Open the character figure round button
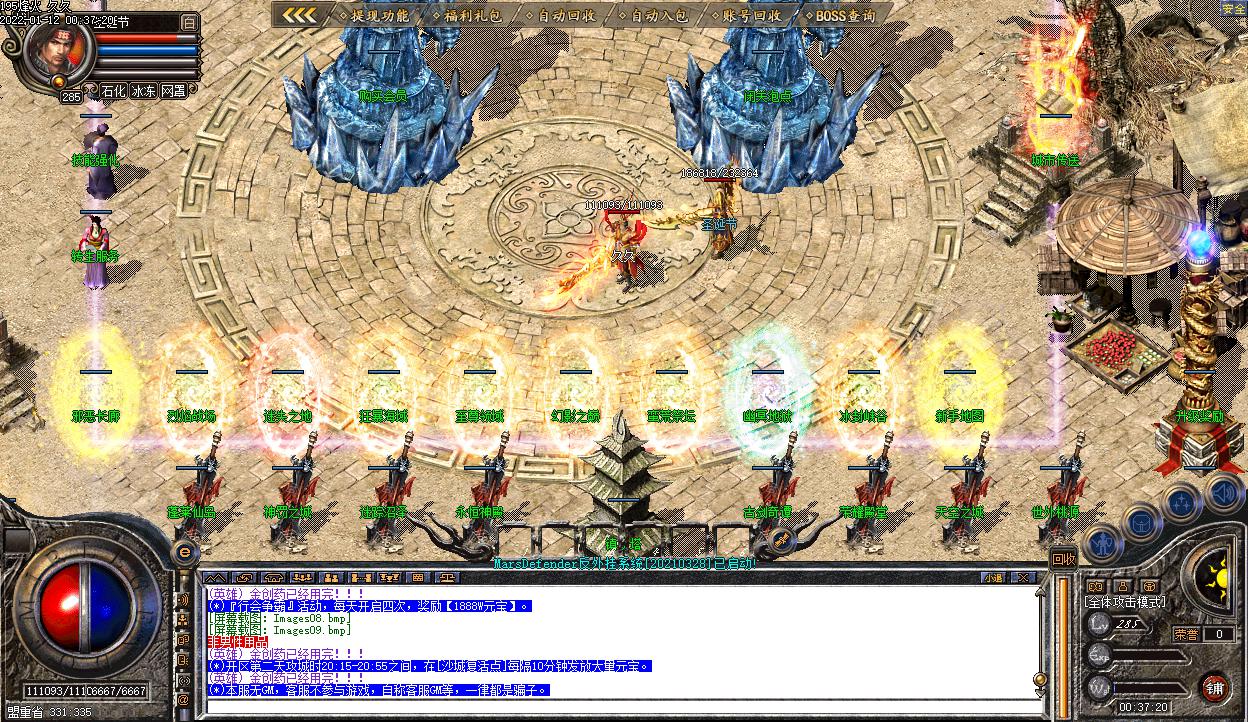The width and height of the screenshot is (1248, 722). point(1103,543)
